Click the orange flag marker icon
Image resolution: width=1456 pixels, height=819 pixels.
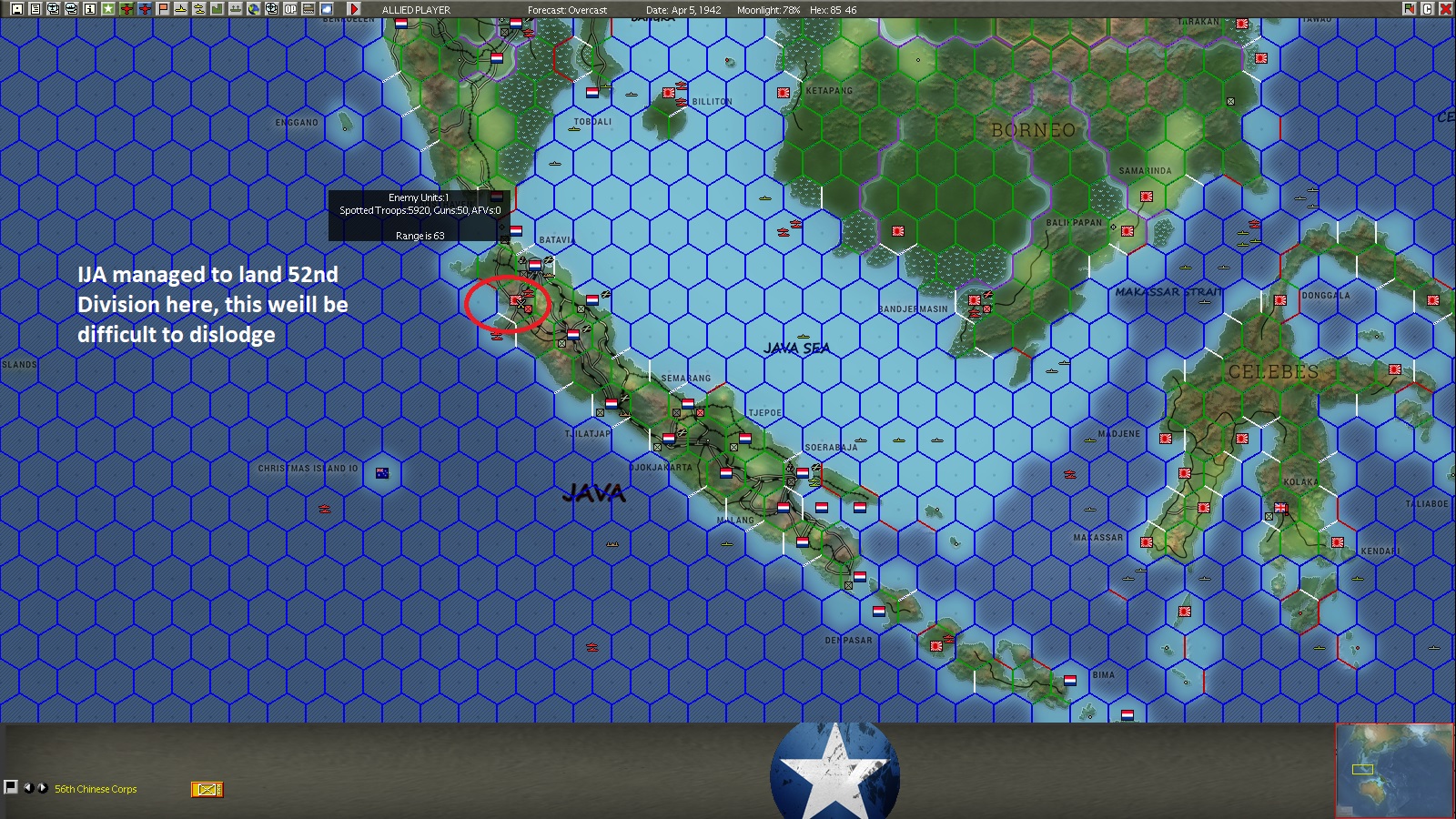click(x=162, y=9)
